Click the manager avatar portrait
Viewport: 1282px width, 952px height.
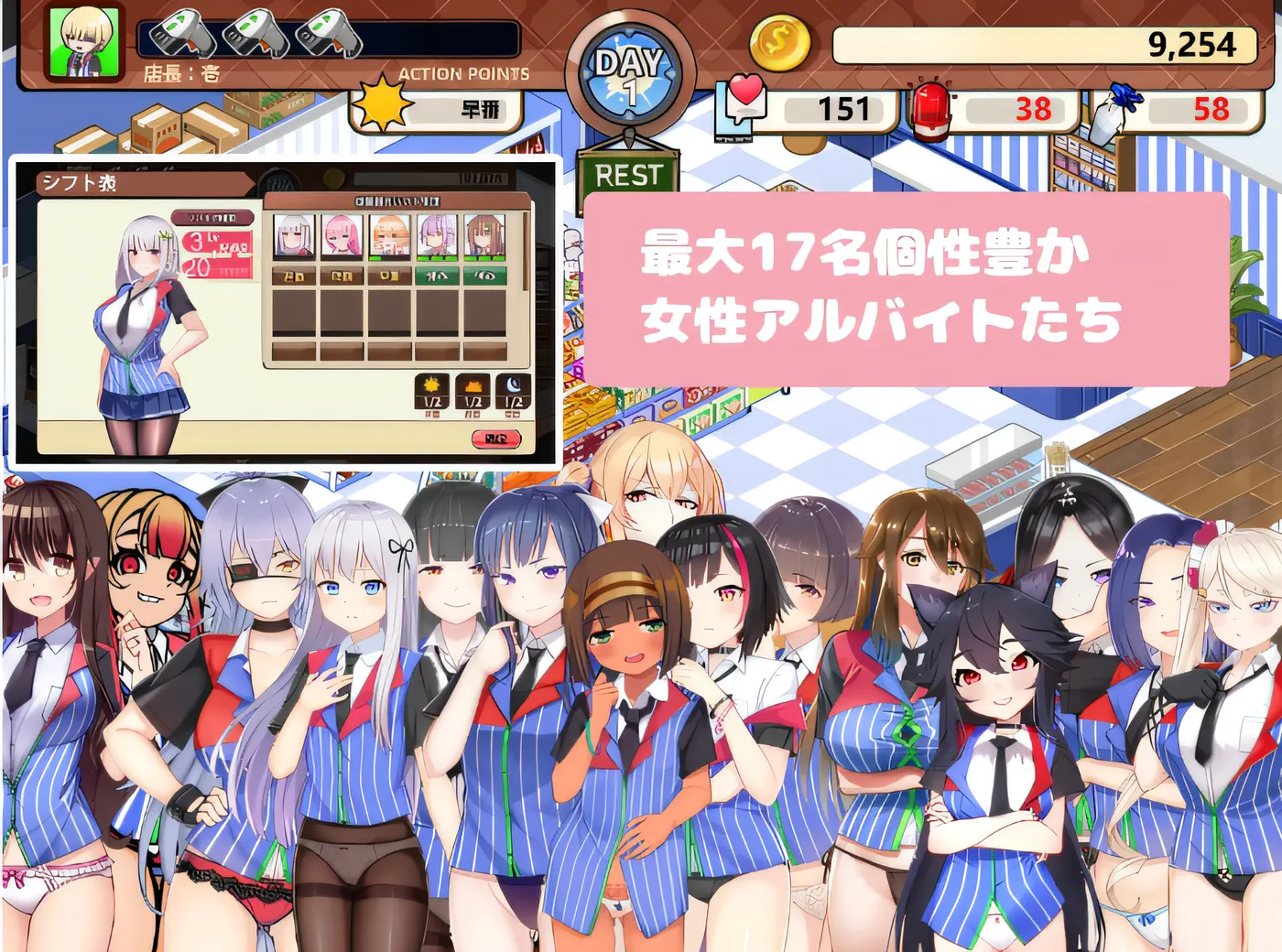coord(85,39)
